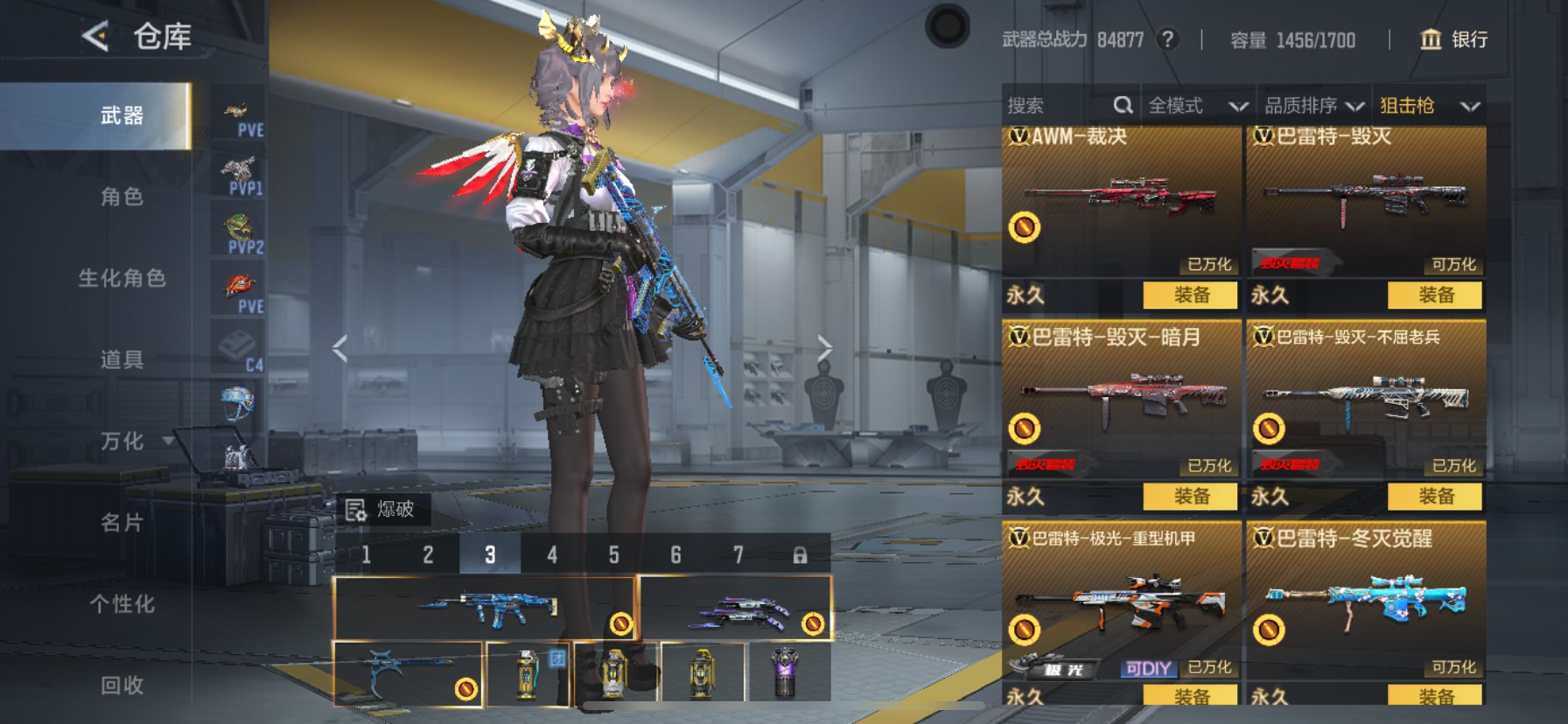Show the help for 武器总战力

coord(1167,39)
